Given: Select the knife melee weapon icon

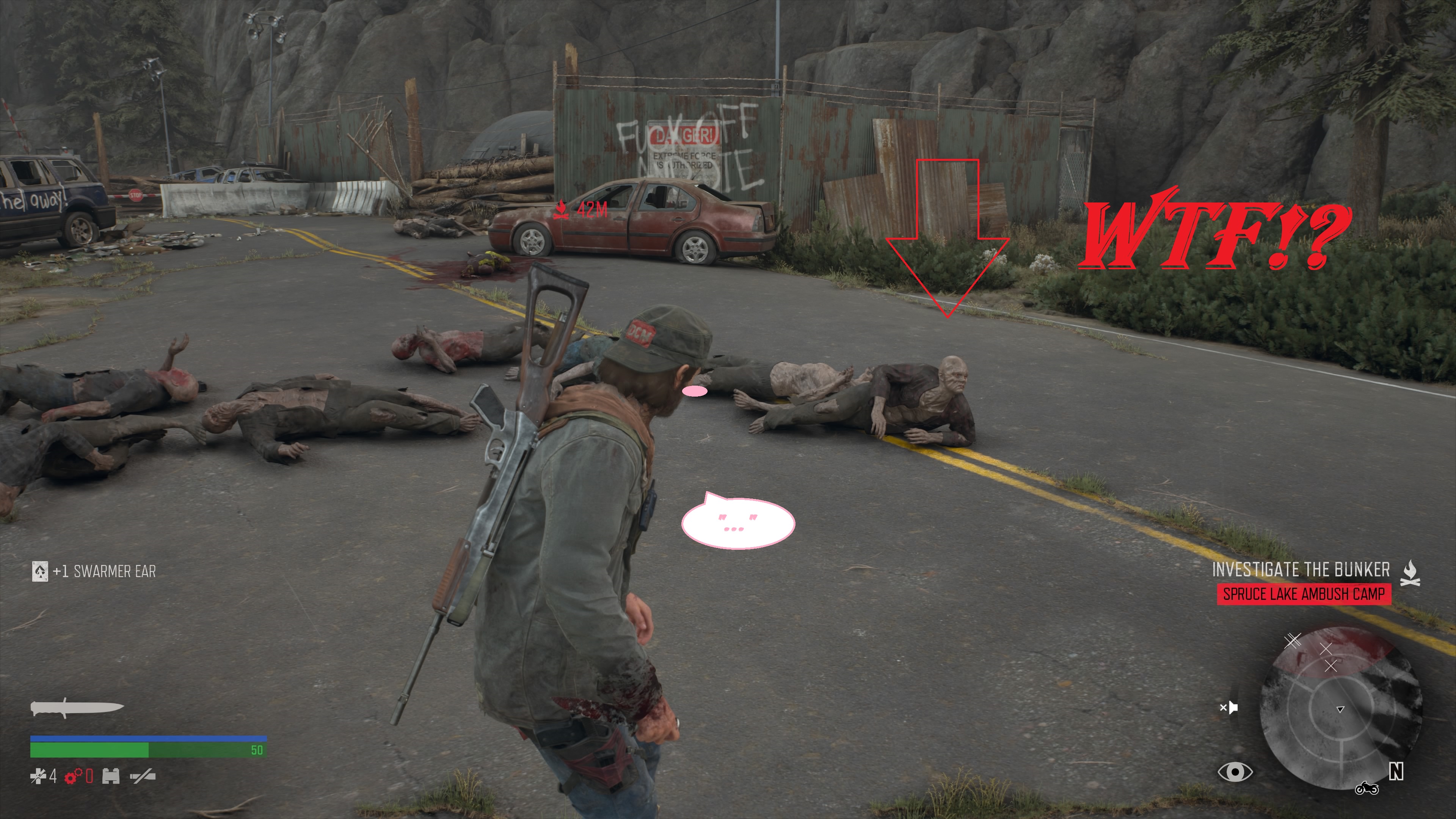Looking at the screenshot, I should click(x=77, y=708).
